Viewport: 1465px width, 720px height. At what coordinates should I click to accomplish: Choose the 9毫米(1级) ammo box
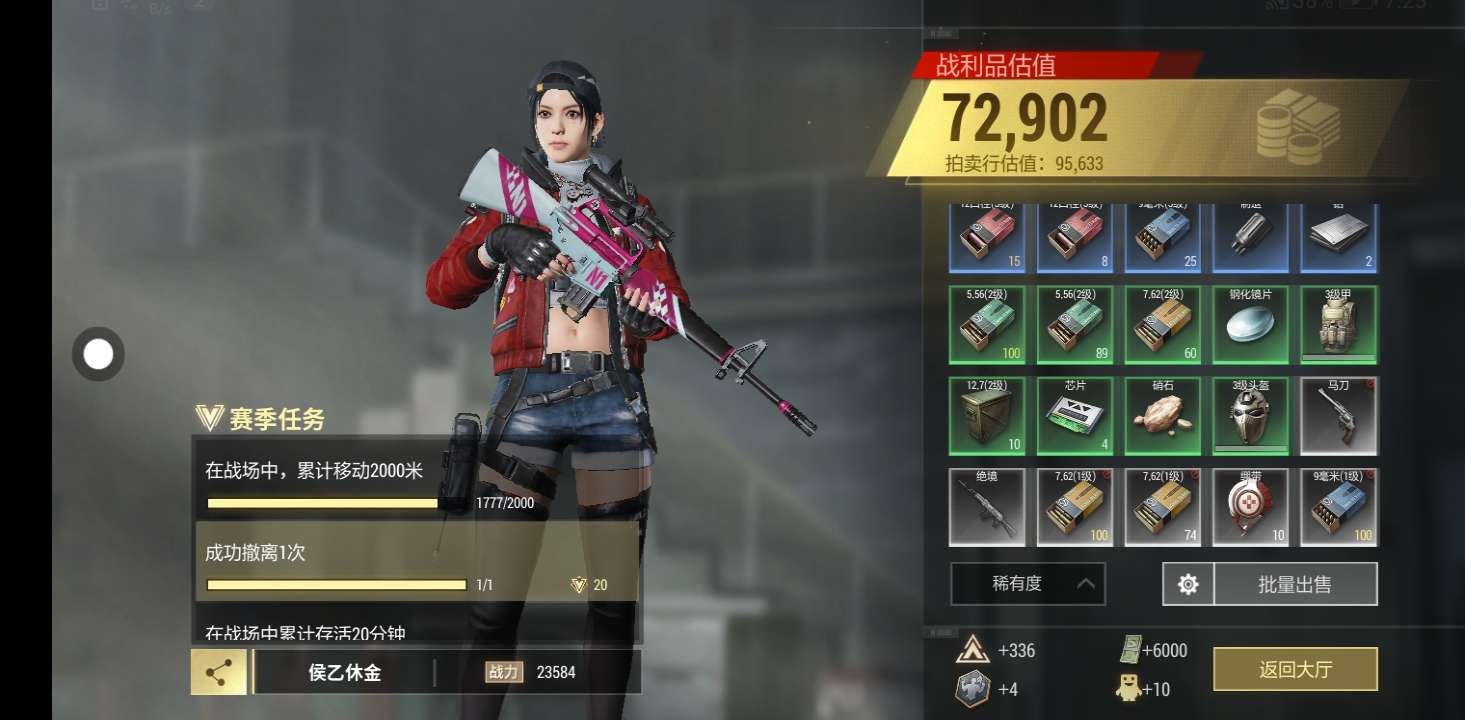tap(1338, 507)
